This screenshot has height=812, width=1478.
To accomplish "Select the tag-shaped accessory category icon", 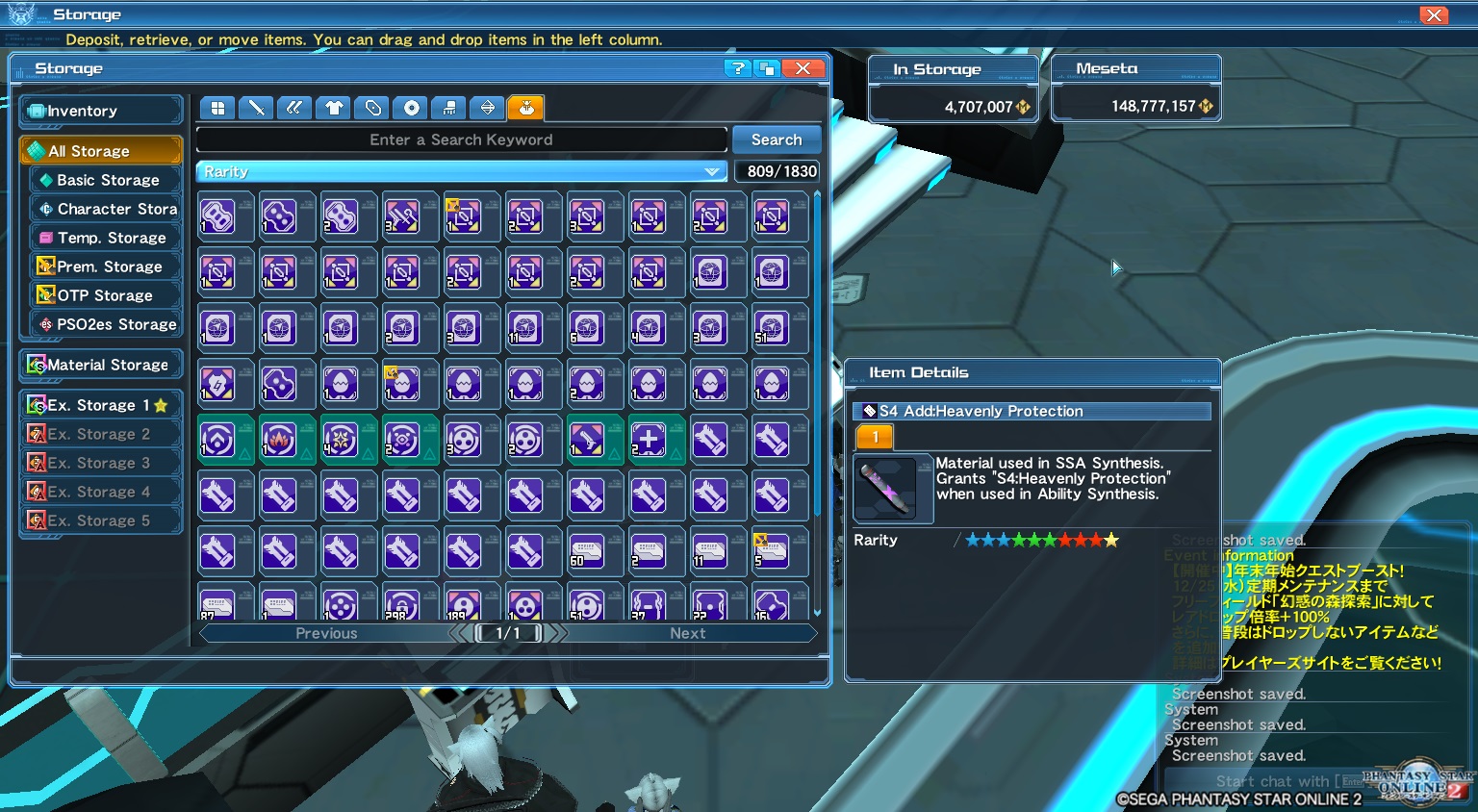I will pos(371,108).
